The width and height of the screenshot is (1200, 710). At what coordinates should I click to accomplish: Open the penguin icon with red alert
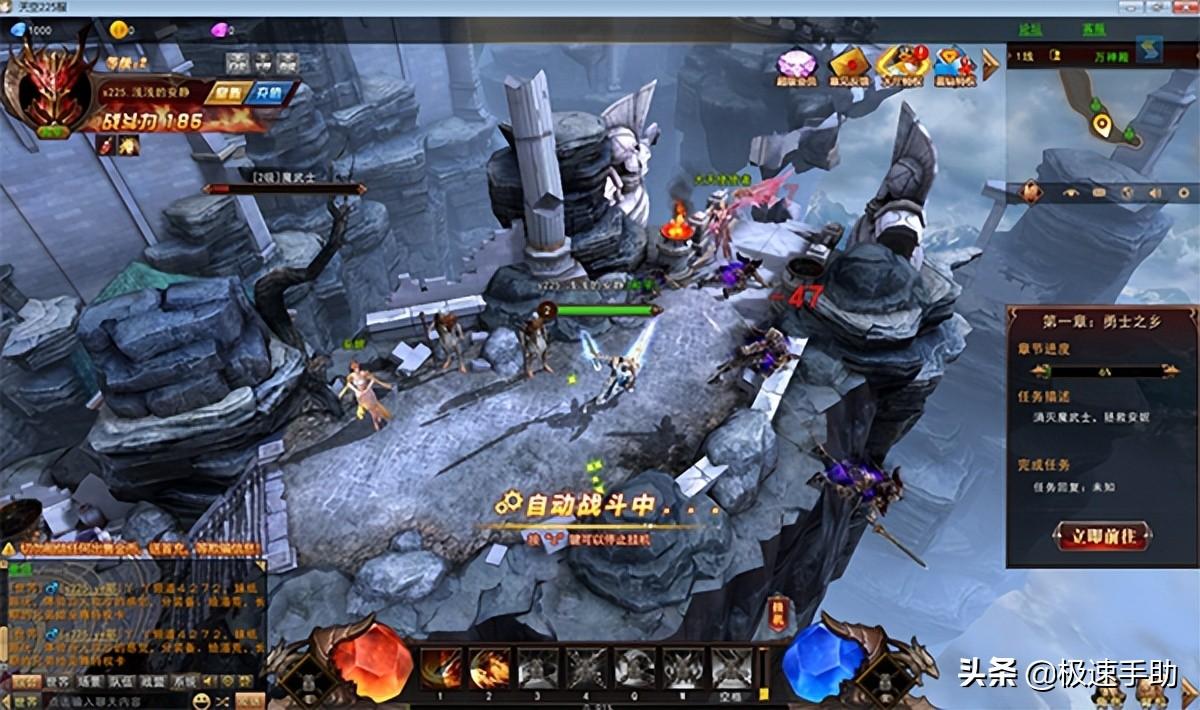pos(900,63)
